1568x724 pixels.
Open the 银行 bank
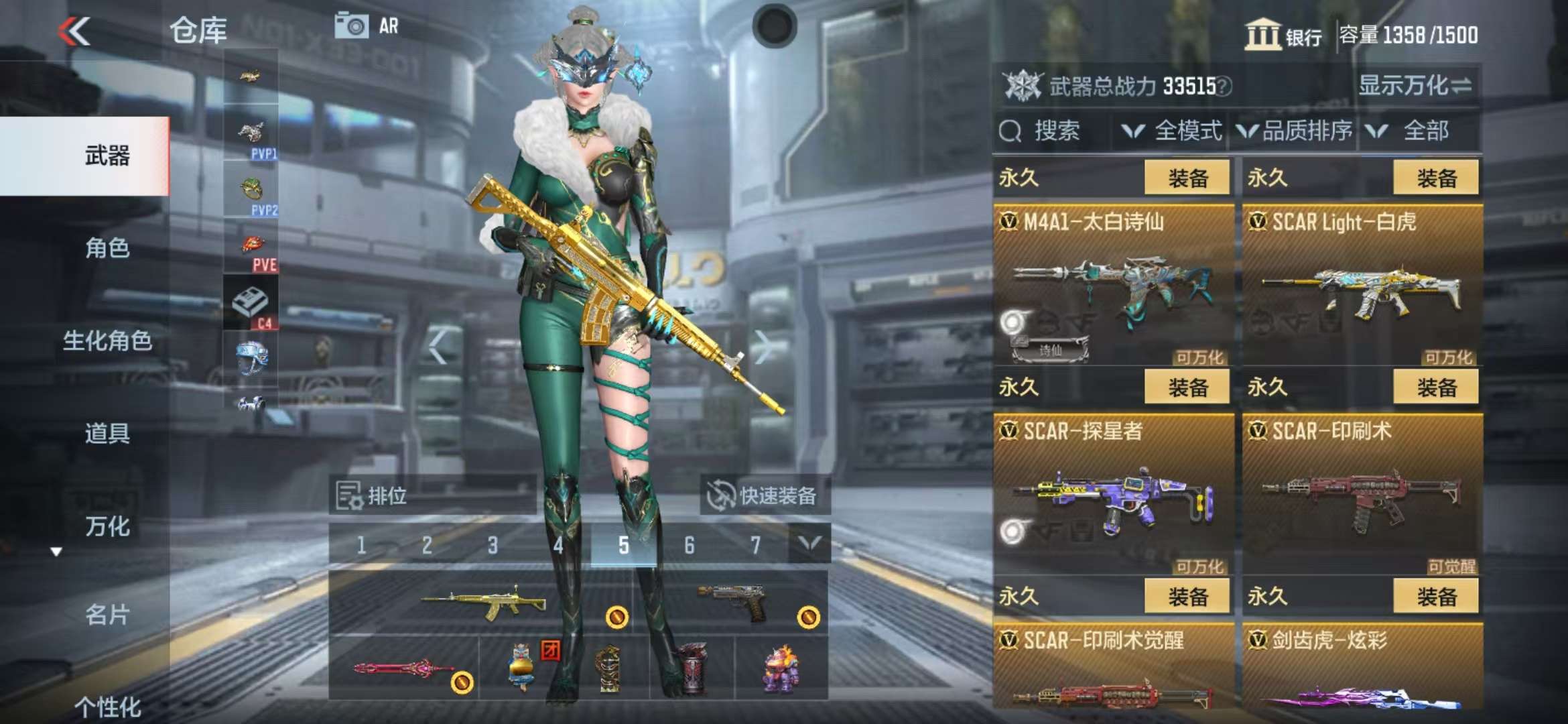click(x=1283, y=35)
